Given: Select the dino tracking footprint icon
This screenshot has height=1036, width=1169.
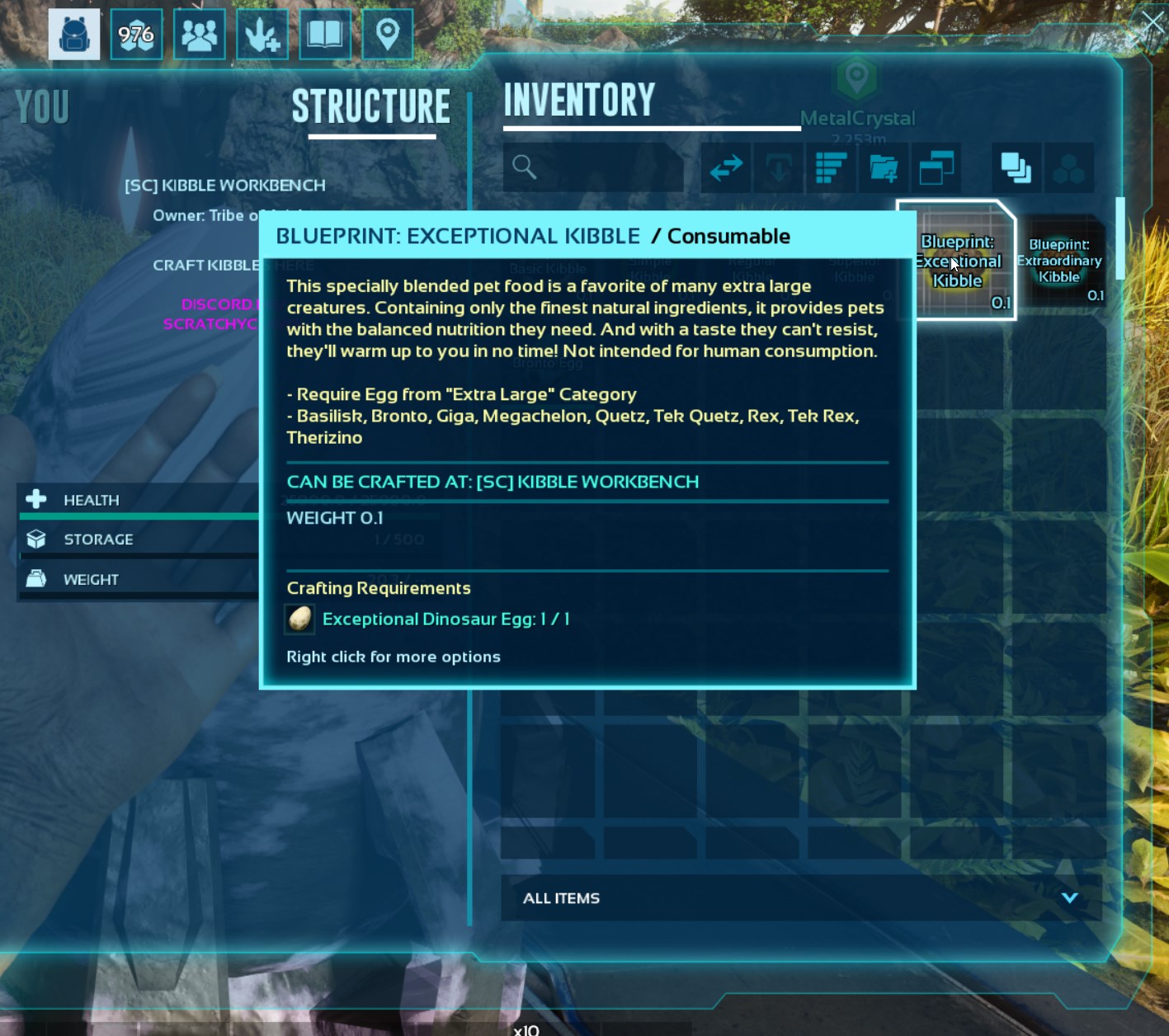Looking at the screenshot, I should (262, 34).
